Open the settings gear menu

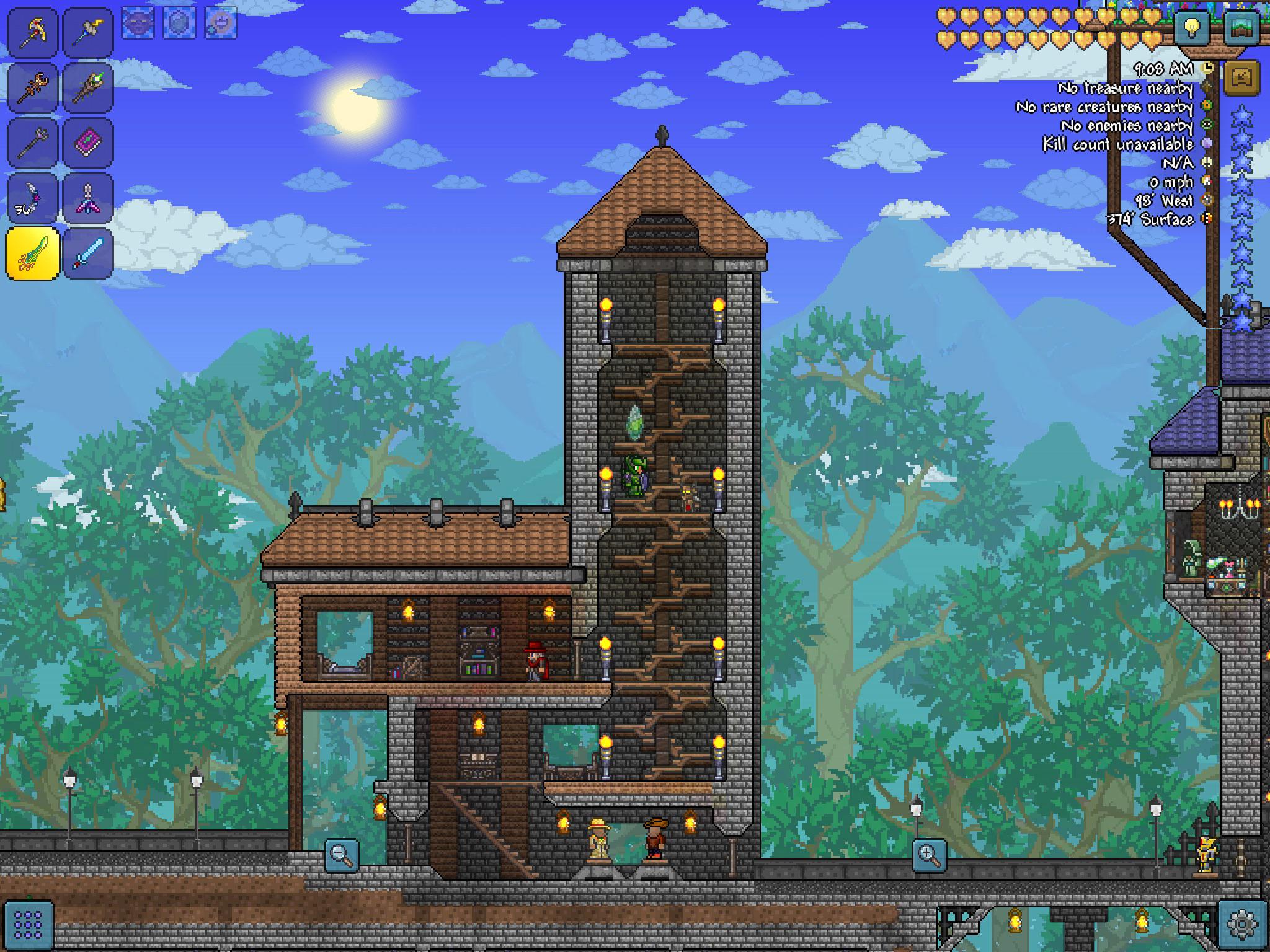pyautogui.click(x=1242, y=924)
